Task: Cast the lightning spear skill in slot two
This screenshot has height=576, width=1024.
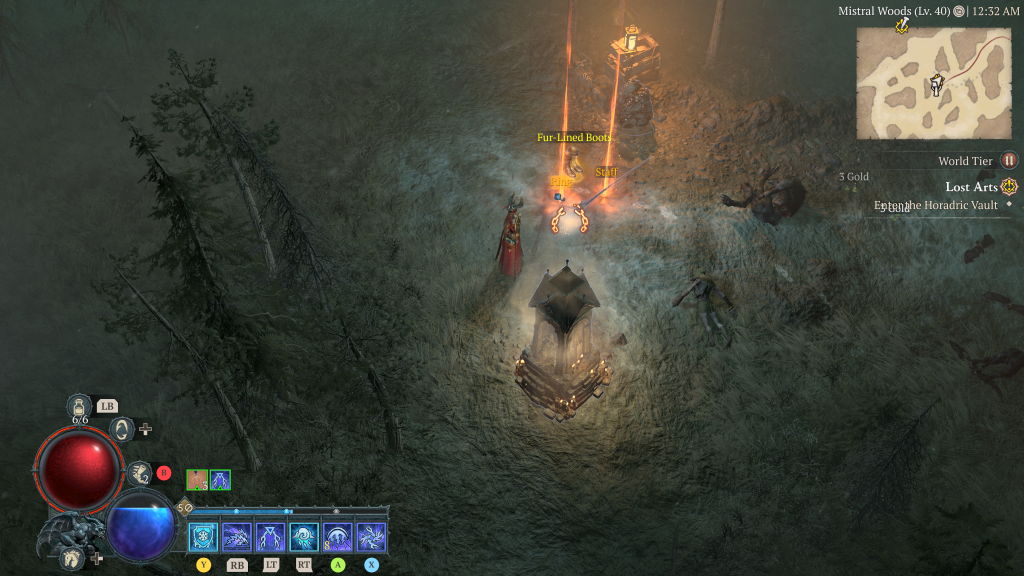Action: (x=237, y=538)
